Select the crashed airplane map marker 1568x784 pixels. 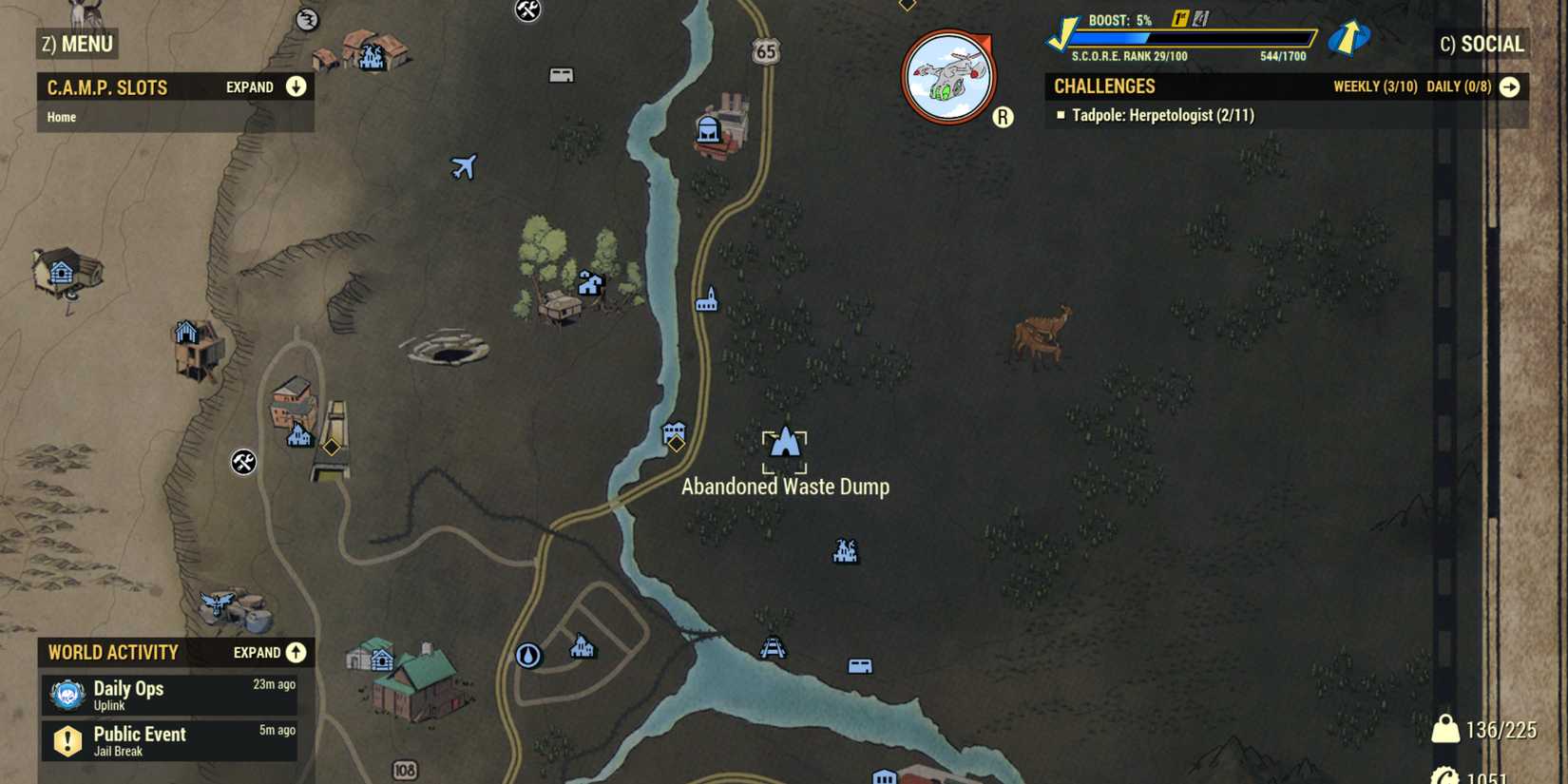pyautogui.click(x=465, y=168)
